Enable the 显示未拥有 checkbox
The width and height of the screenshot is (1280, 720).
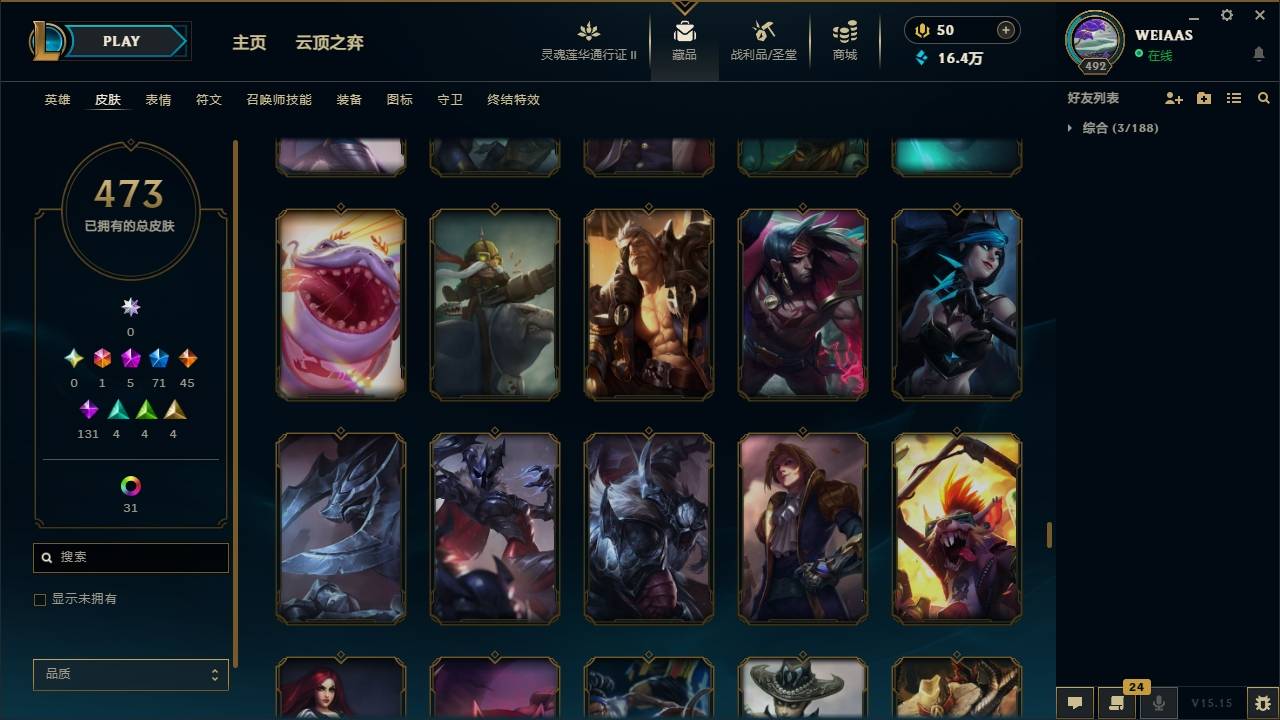tap(39, 599)
